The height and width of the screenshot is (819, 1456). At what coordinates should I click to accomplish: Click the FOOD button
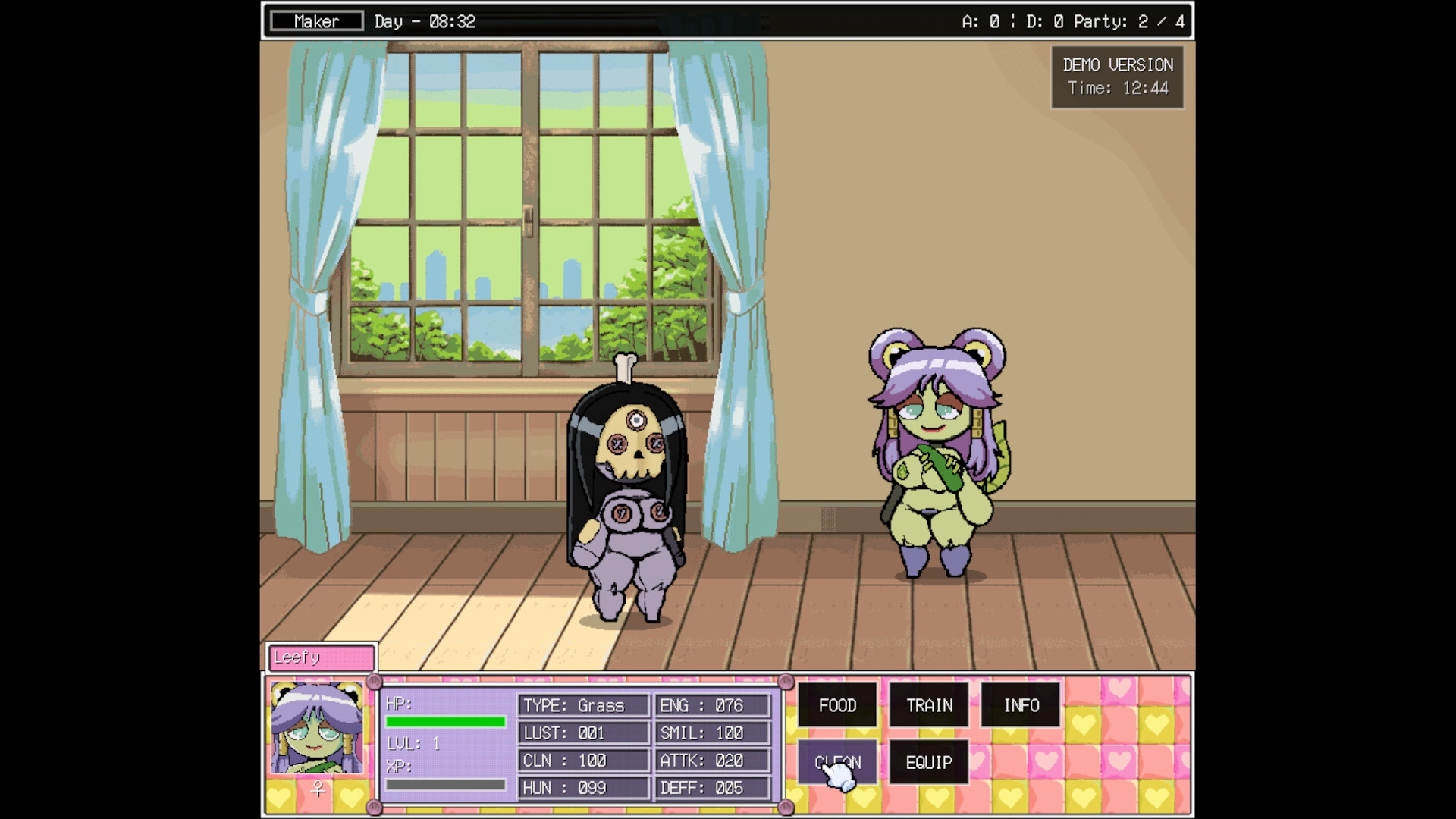[836, 705]
